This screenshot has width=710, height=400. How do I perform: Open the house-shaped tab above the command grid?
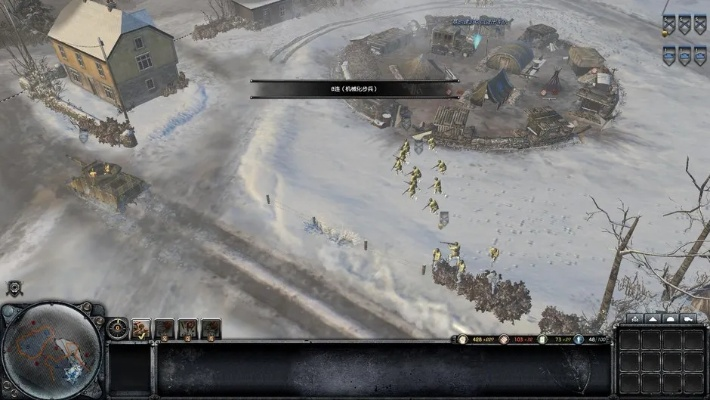tap(634, 319)
